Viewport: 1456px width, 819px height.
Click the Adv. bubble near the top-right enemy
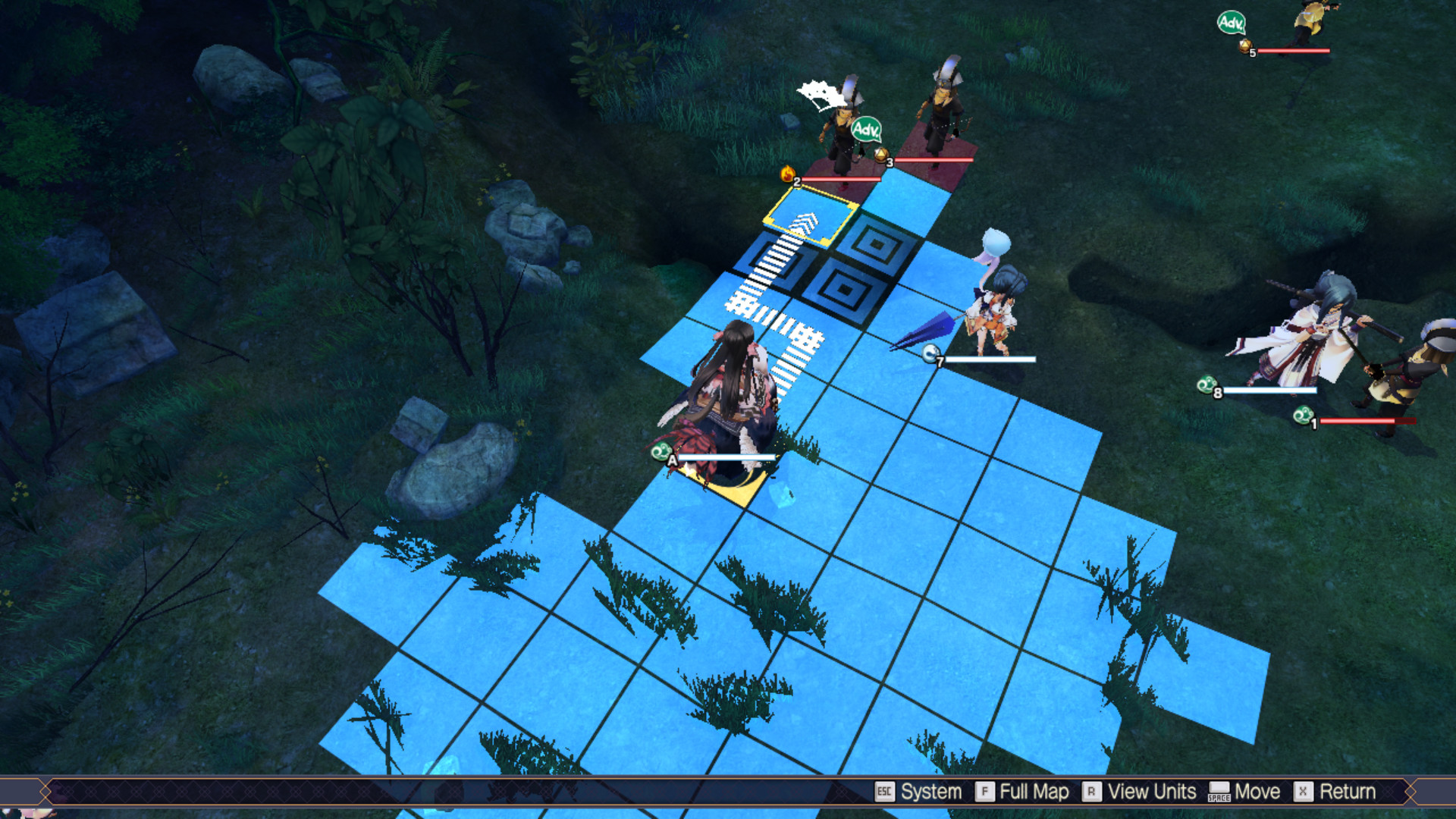(1232, 23)
